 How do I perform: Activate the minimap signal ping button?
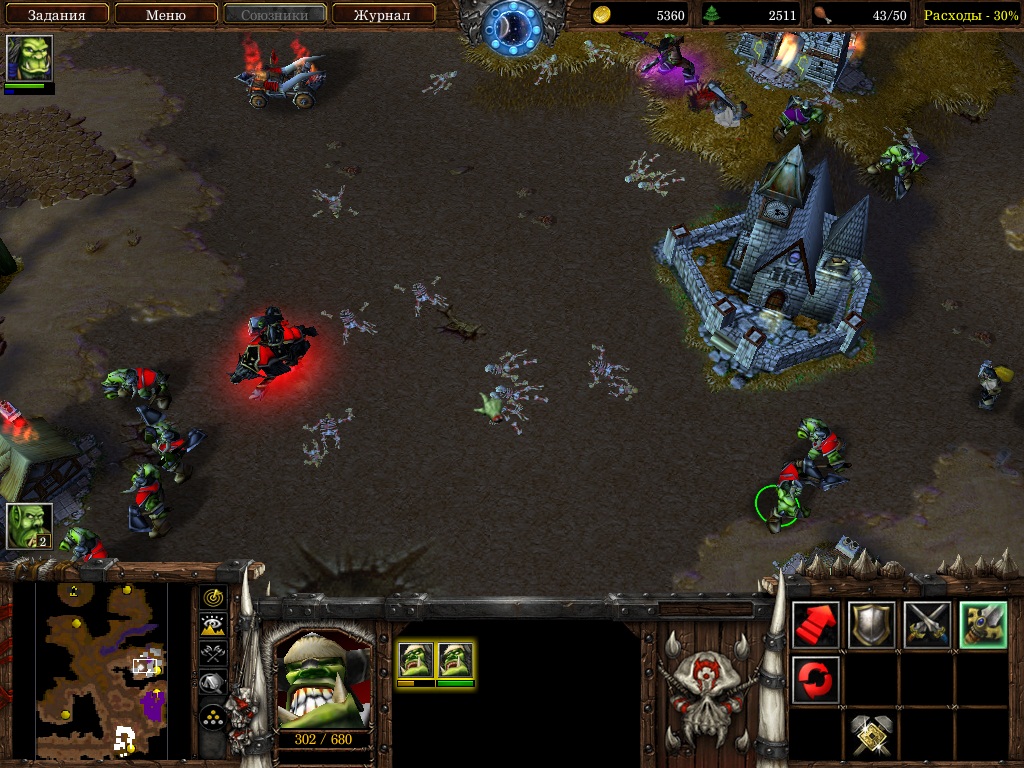click(x=212, y=598)
